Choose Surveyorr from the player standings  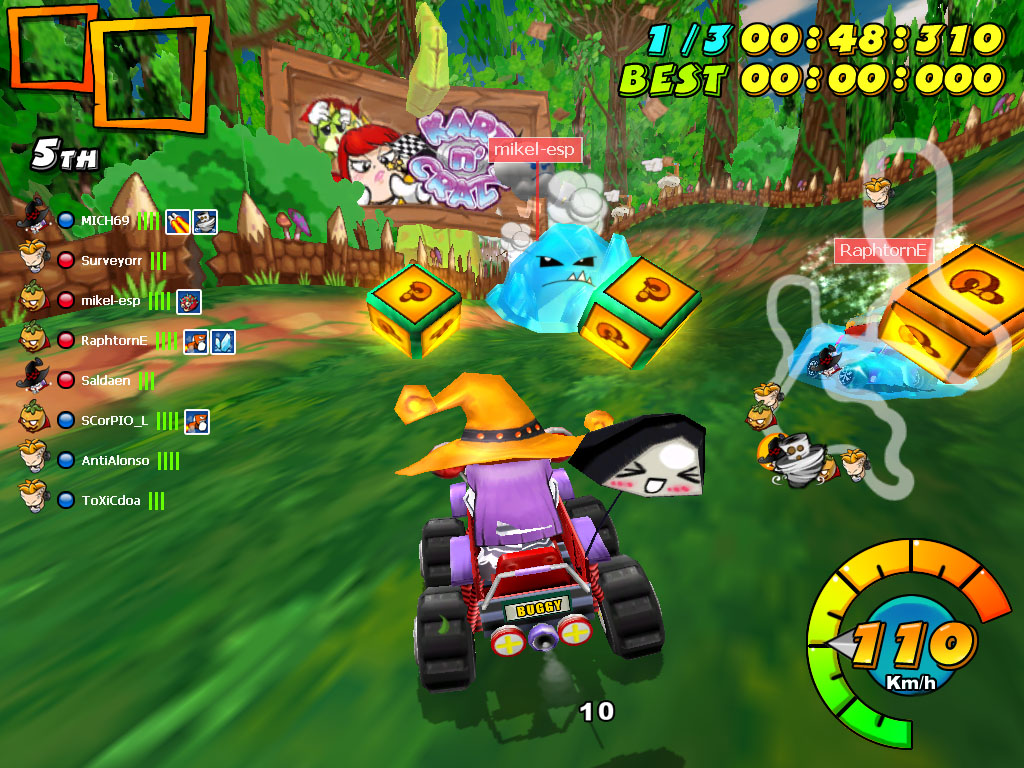click(x=109, y=261)
